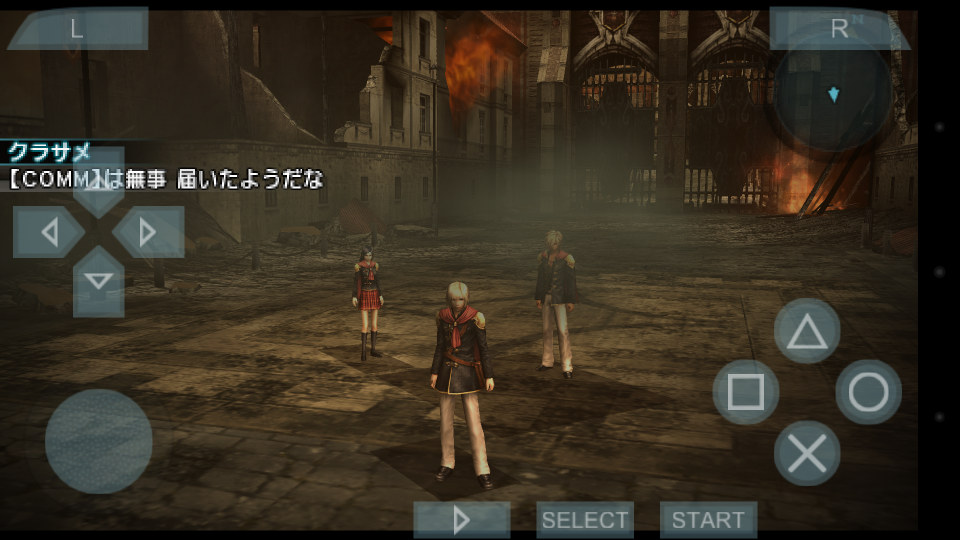Tap the Square face button
This screenshot has height=540, width=960.
coord(745,392)
